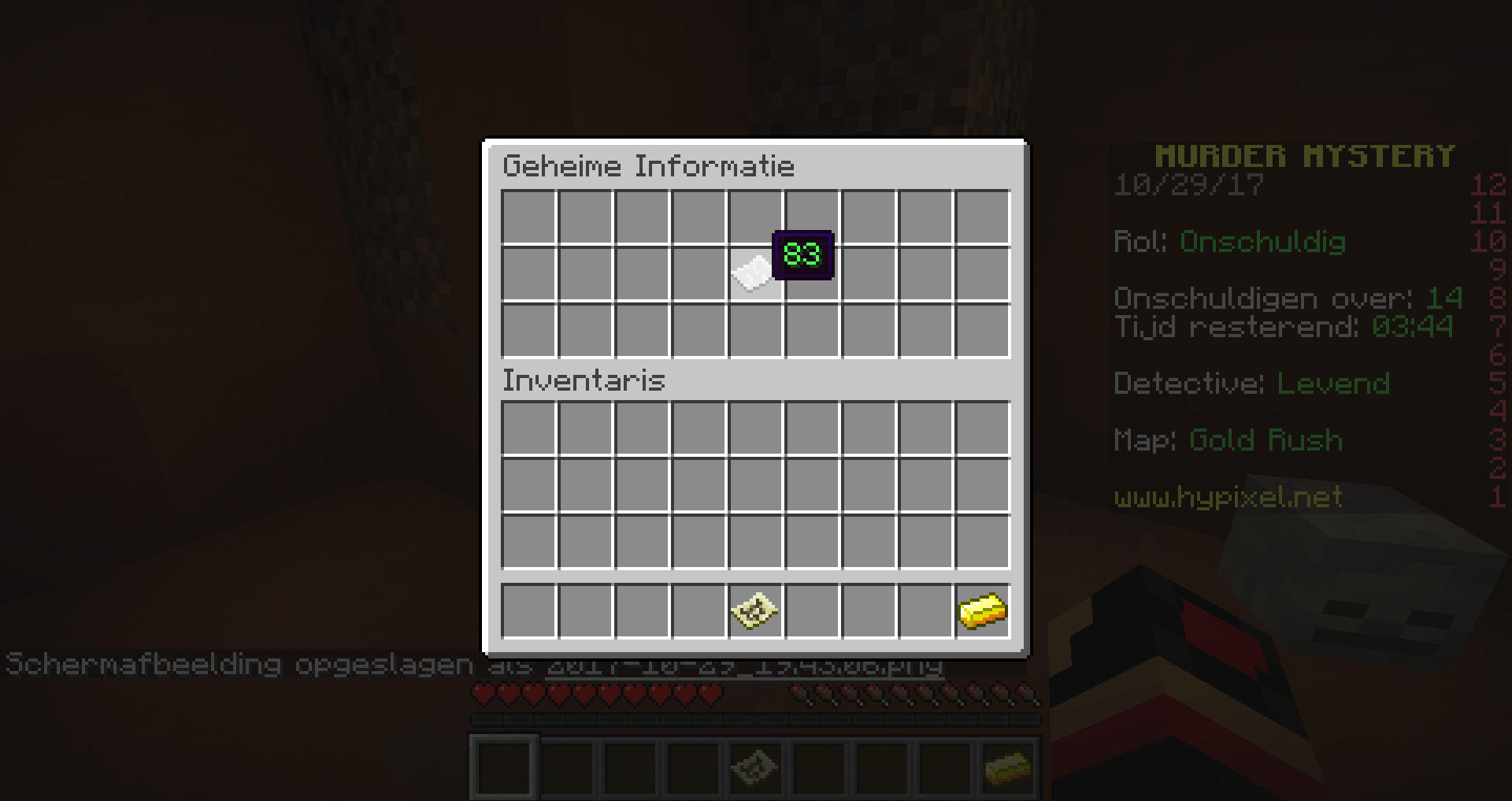Click the green item count badge reading 83

(x=805, y=254)
